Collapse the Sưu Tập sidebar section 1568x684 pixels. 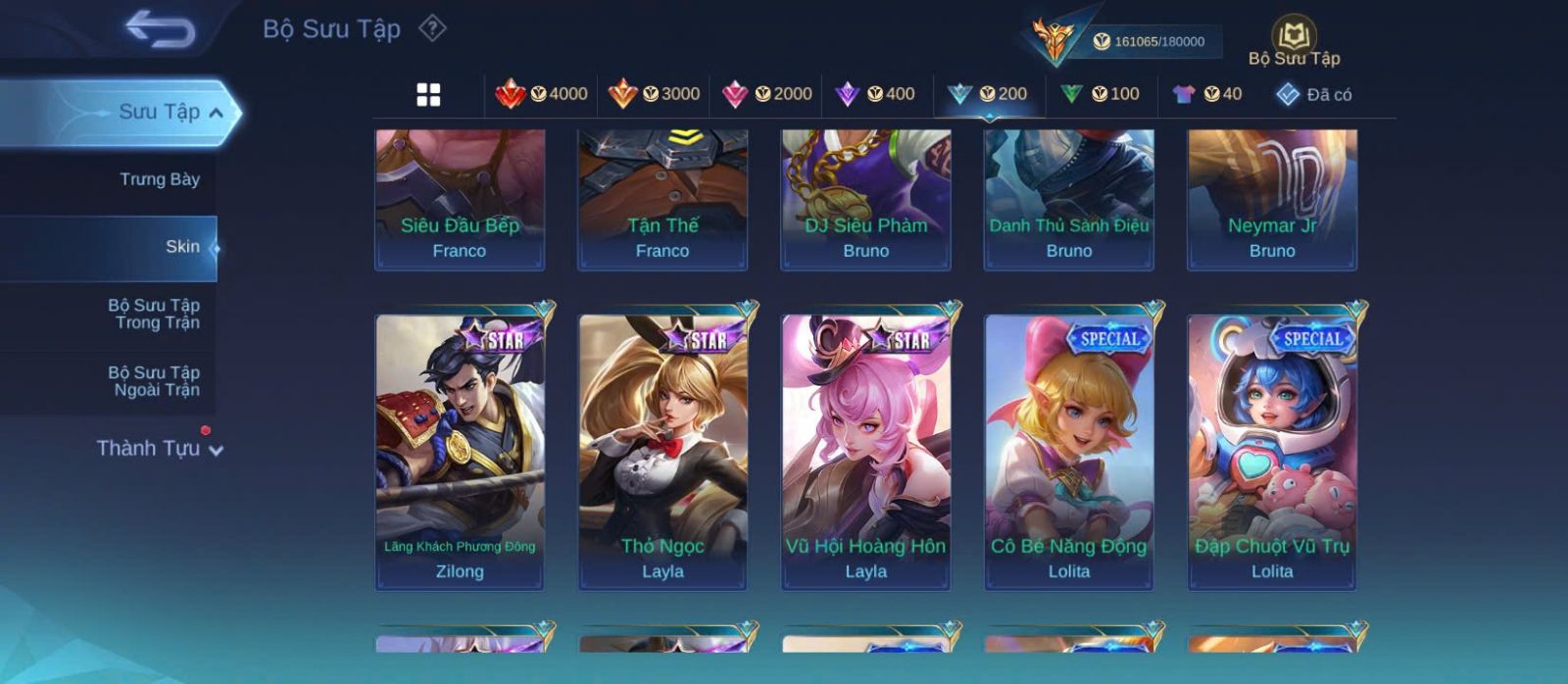tap(217, 113)
